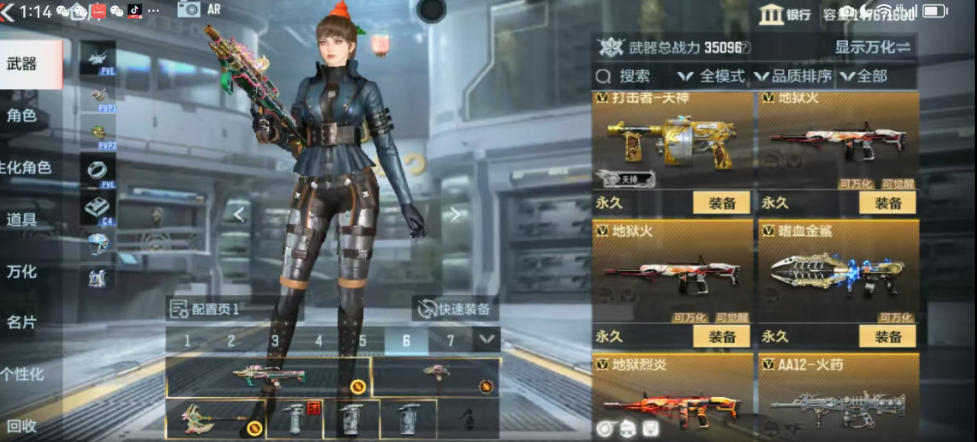The image size is (977, 442).
Task: Open the 全模式 mode filter dropdown
Action: pyautogui.click(x=712, y=76)
